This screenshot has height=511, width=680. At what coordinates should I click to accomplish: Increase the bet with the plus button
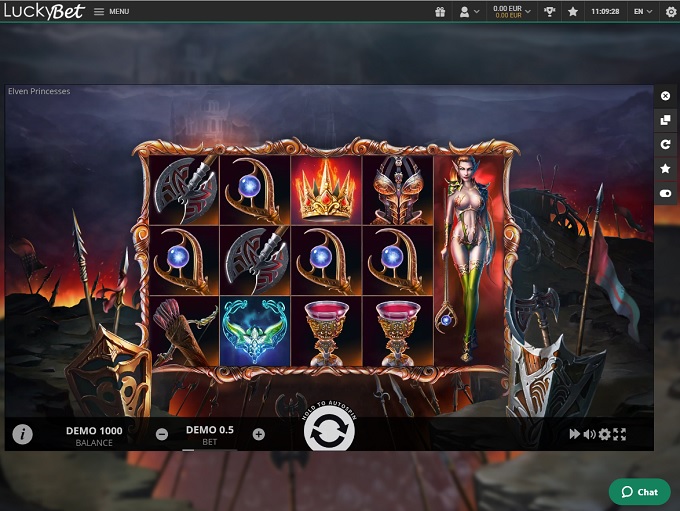259,434
